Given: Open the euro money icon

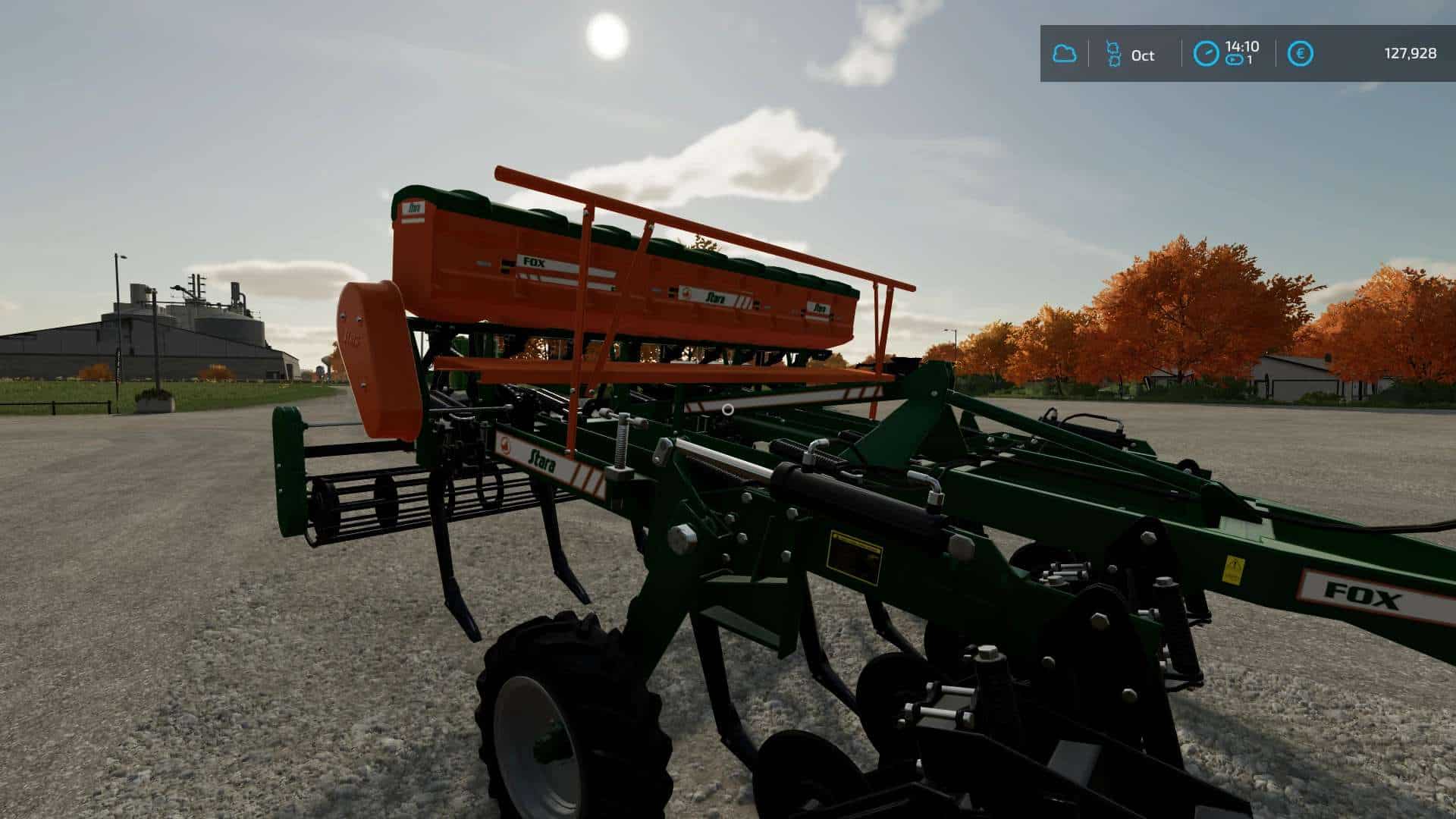Looking at the screenshot, I should click(x=1301, y=54).
